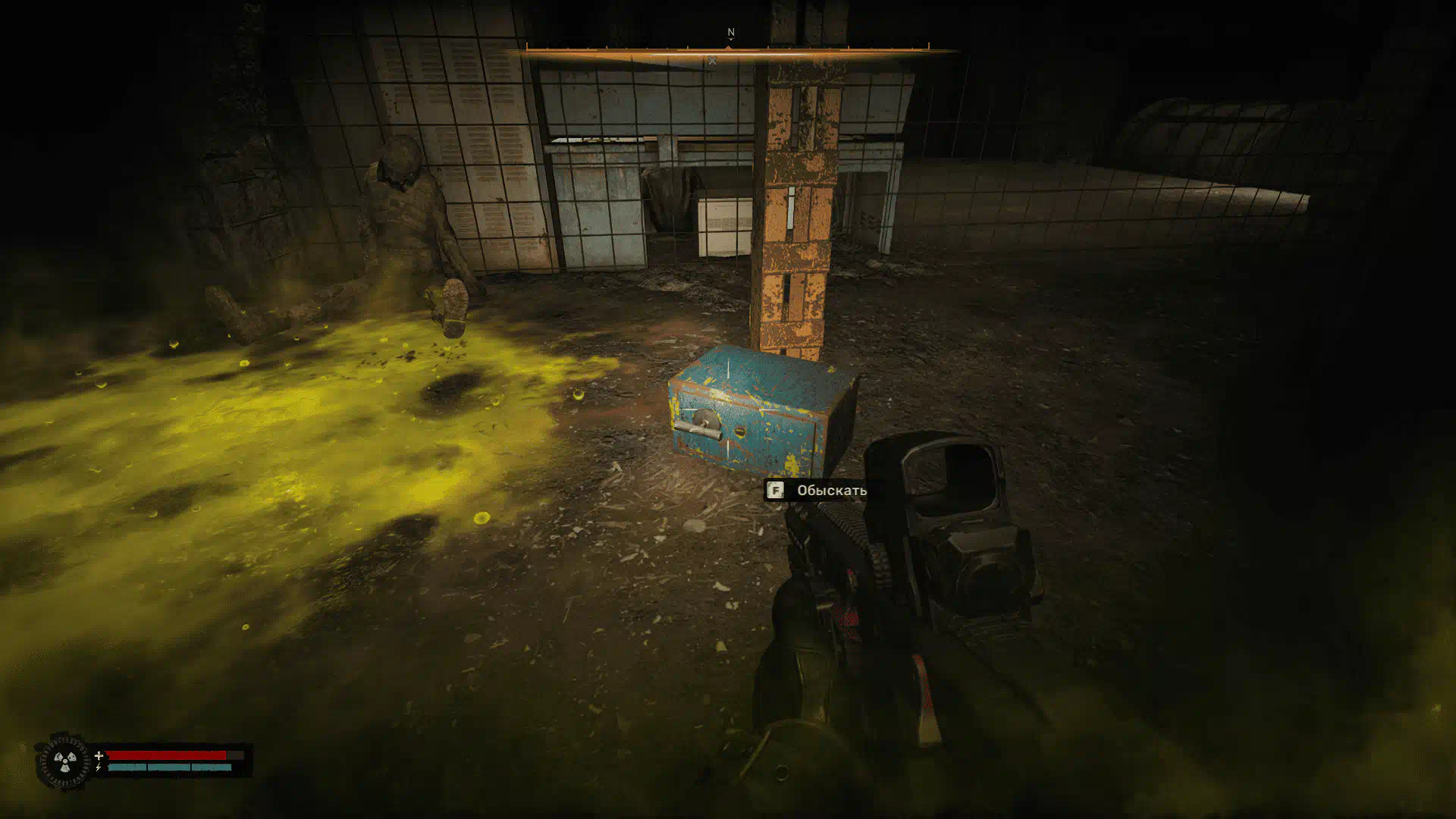Viewport: 1456px width, 819px height.
Task: Select the radiation trefoil status icon
Action: (x=65, y=760)
